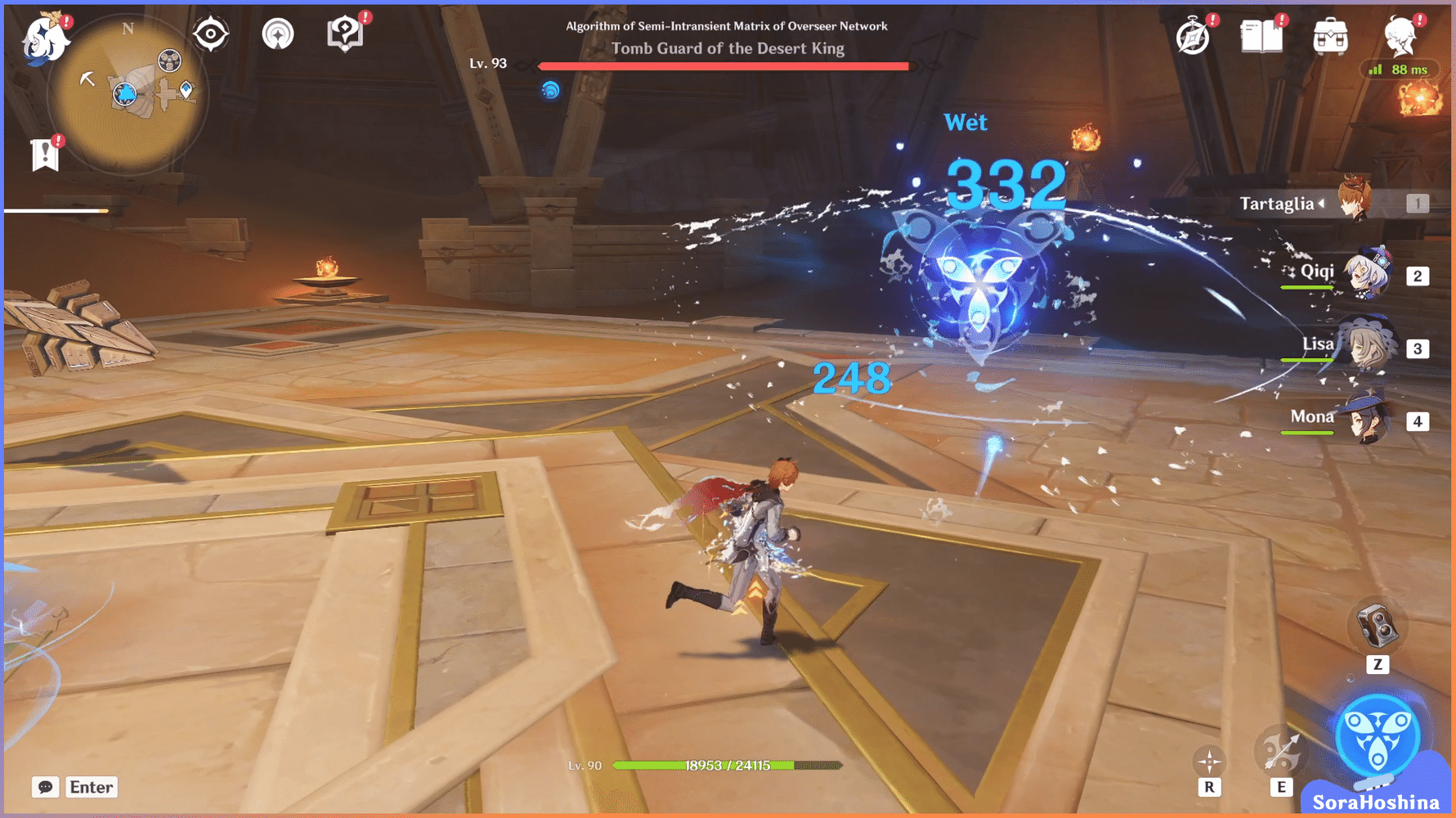Collapse the party list via Tartaglia's arrow
The image size is (1456, 818).
coord(1322,204)
